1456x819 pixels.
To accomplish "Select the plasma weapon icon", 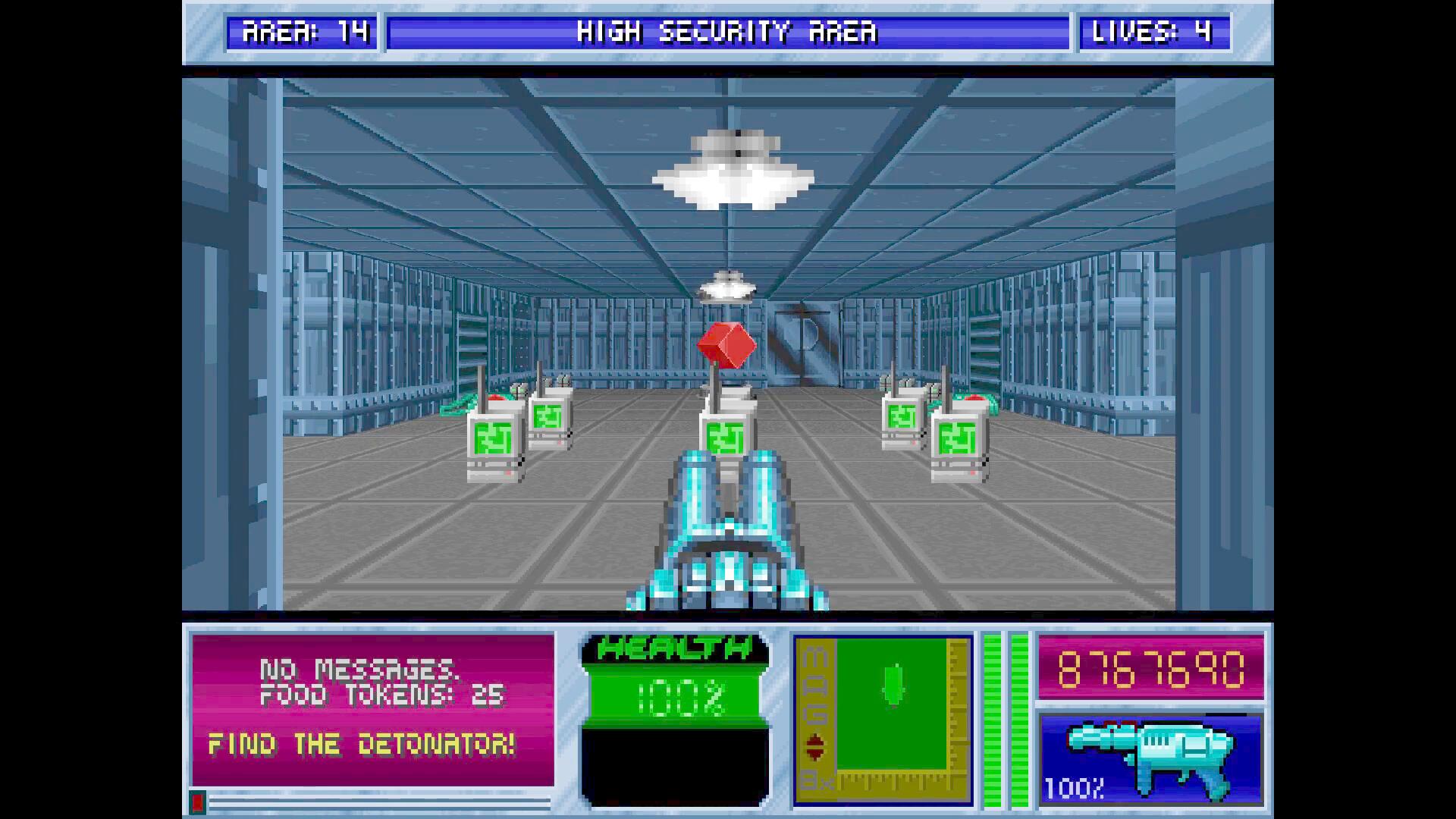I will [1150, 758].
